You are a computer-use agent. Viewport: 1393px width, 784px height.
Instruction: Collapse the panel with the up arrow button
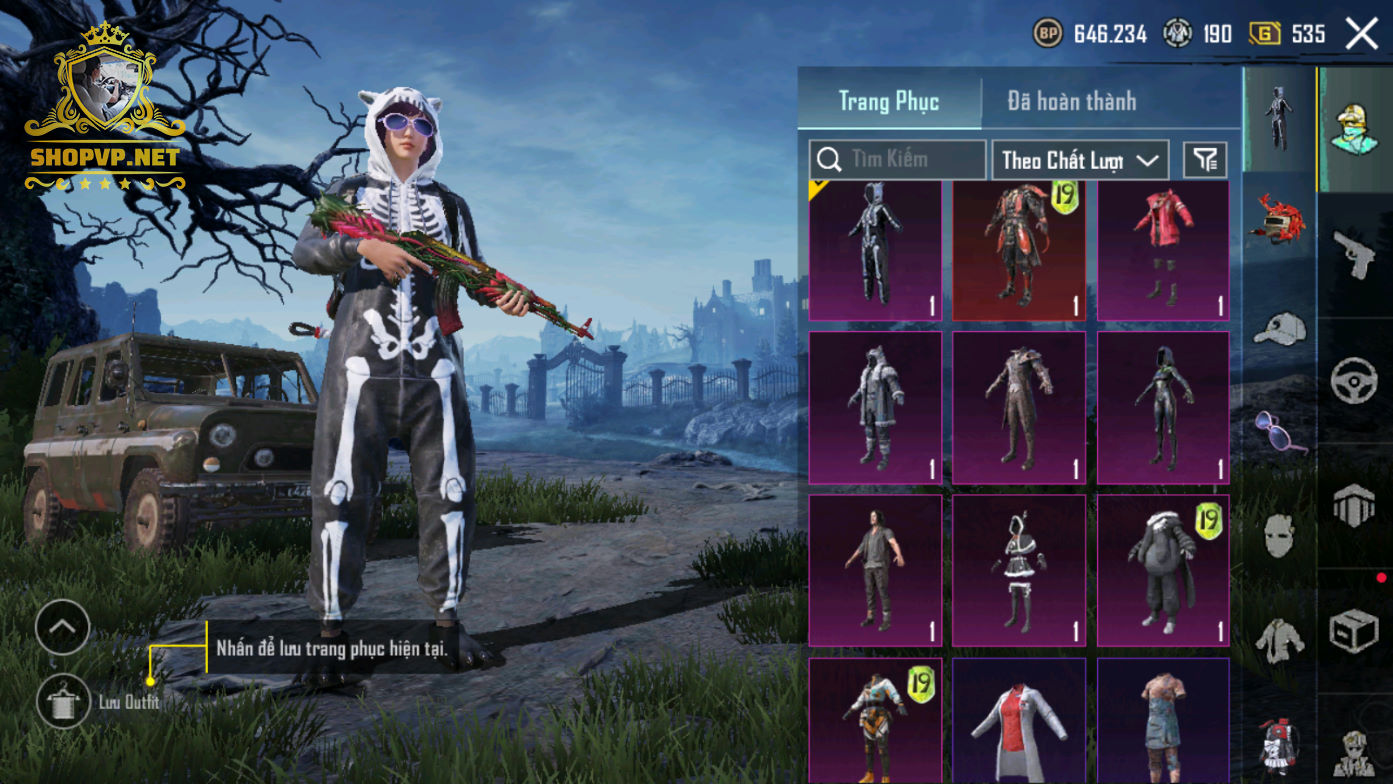62,628
